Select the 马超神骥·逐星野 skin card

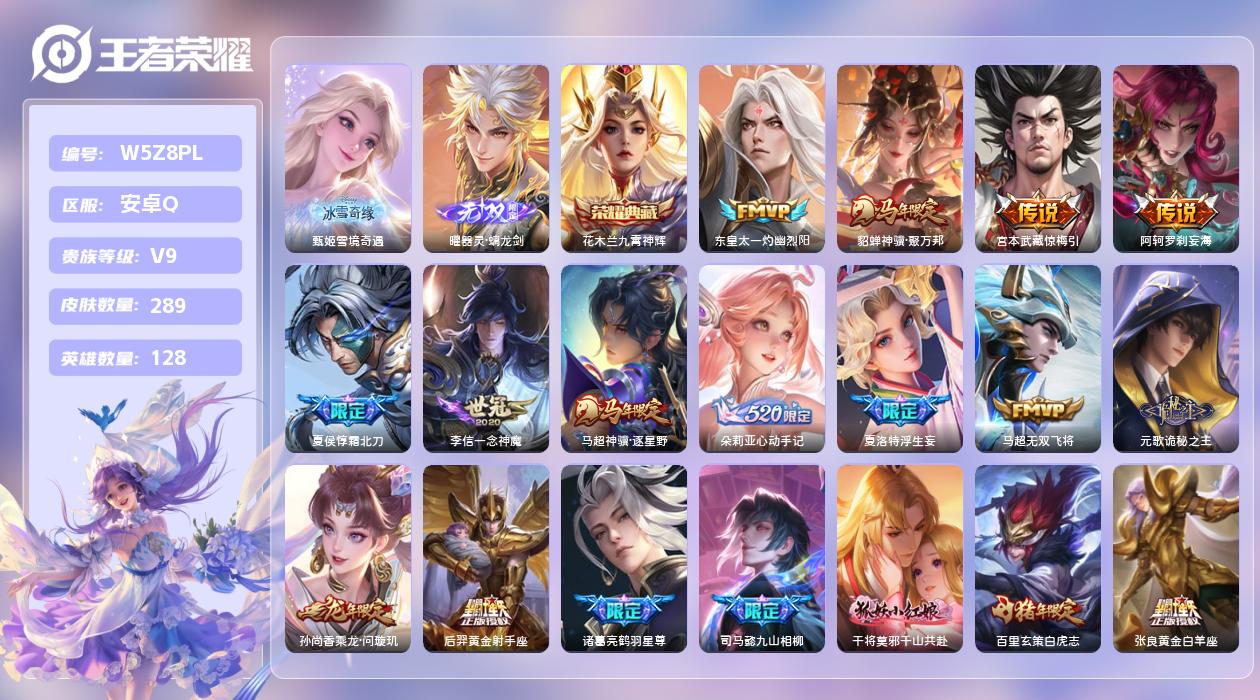[x=624, y=358]
